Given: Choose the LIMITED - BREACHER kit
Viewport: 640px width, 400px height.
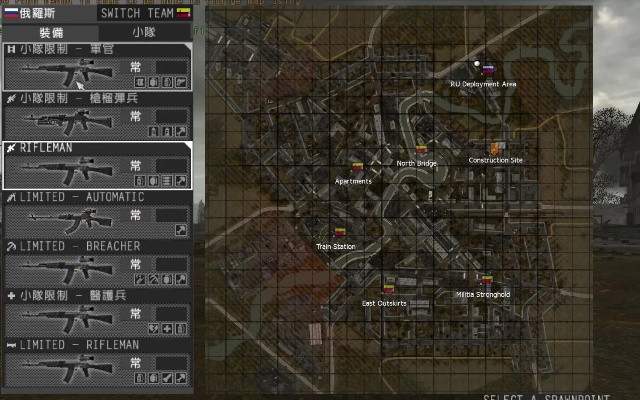Looking at the screenshot, I should click(97, 263).
